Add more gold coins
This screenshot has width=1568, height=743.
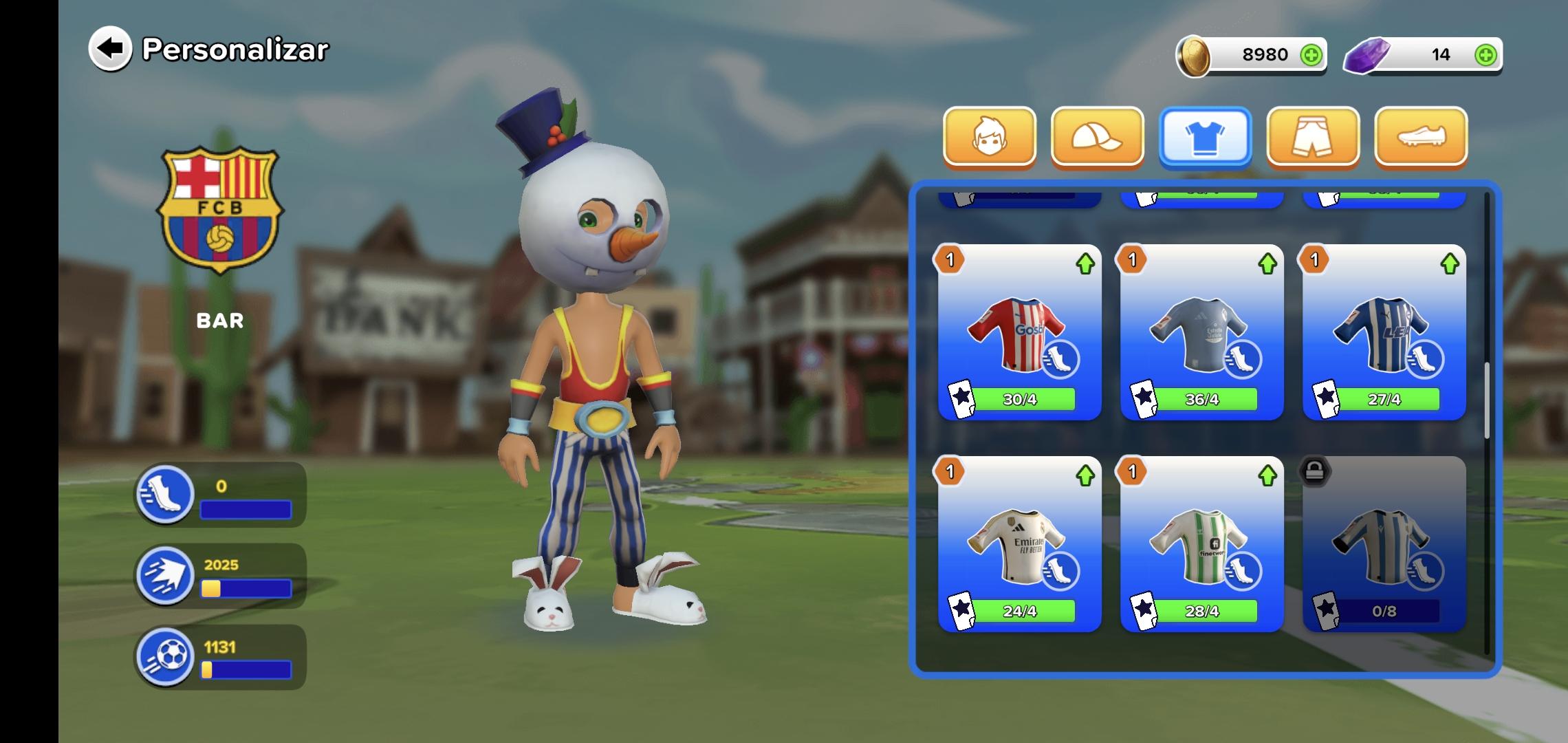click(1311, 55)
